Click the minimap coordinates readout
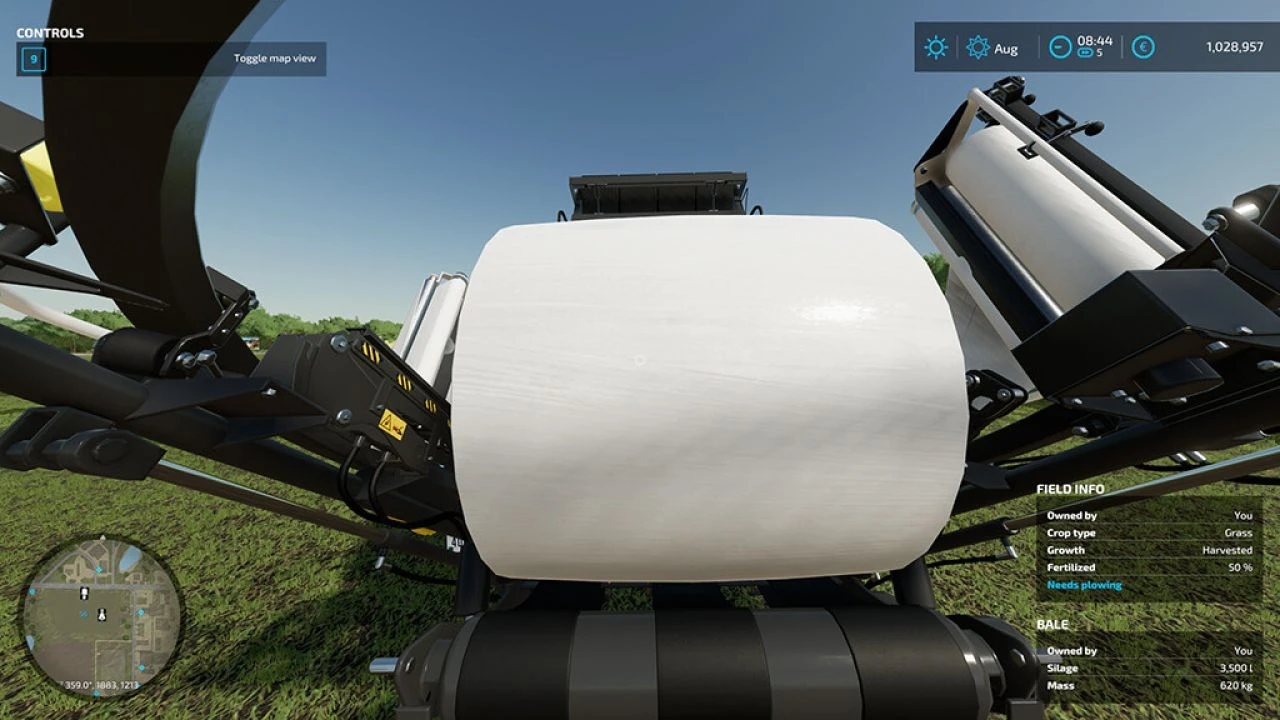This screenshot has height=720, width=1280. click(100, 685)
